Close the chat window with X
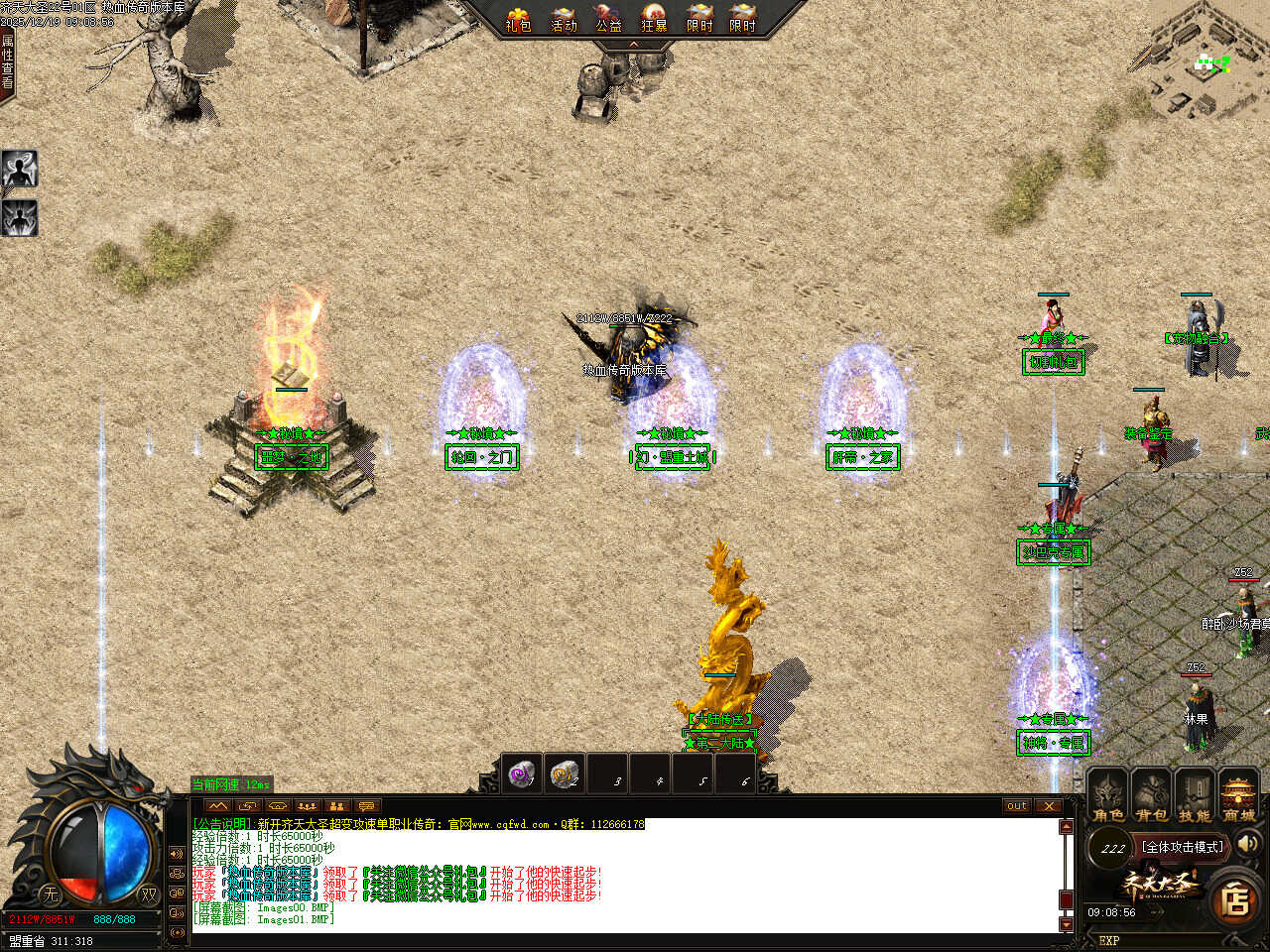The image size is (1270, 952). (x=1049, y=805)
